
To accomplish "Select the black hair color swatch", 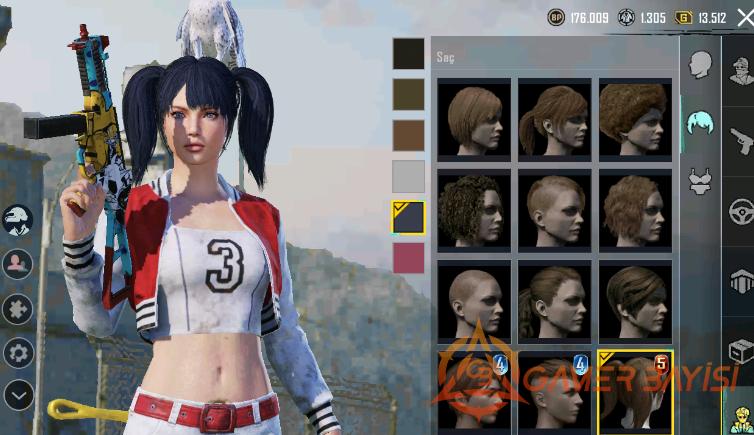I will 408,54.
